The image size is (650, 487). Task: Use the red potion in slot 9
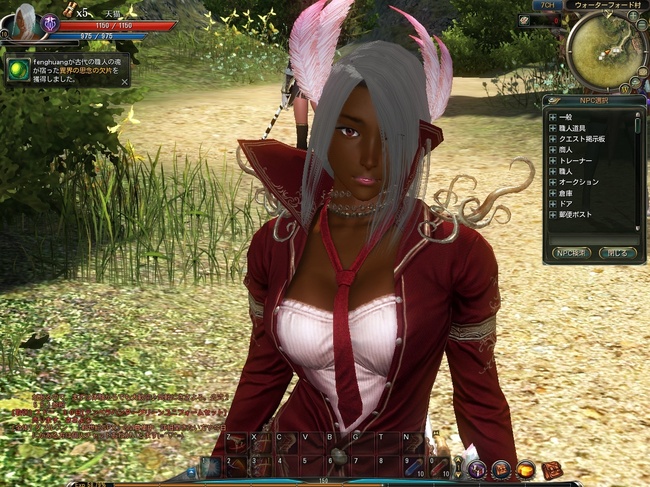(412, 467)
